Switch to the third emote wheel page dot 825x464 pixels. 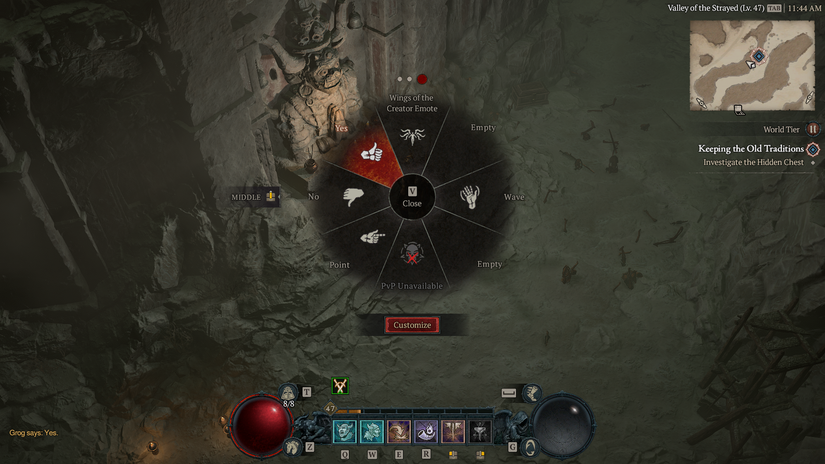tap(422, 79)
